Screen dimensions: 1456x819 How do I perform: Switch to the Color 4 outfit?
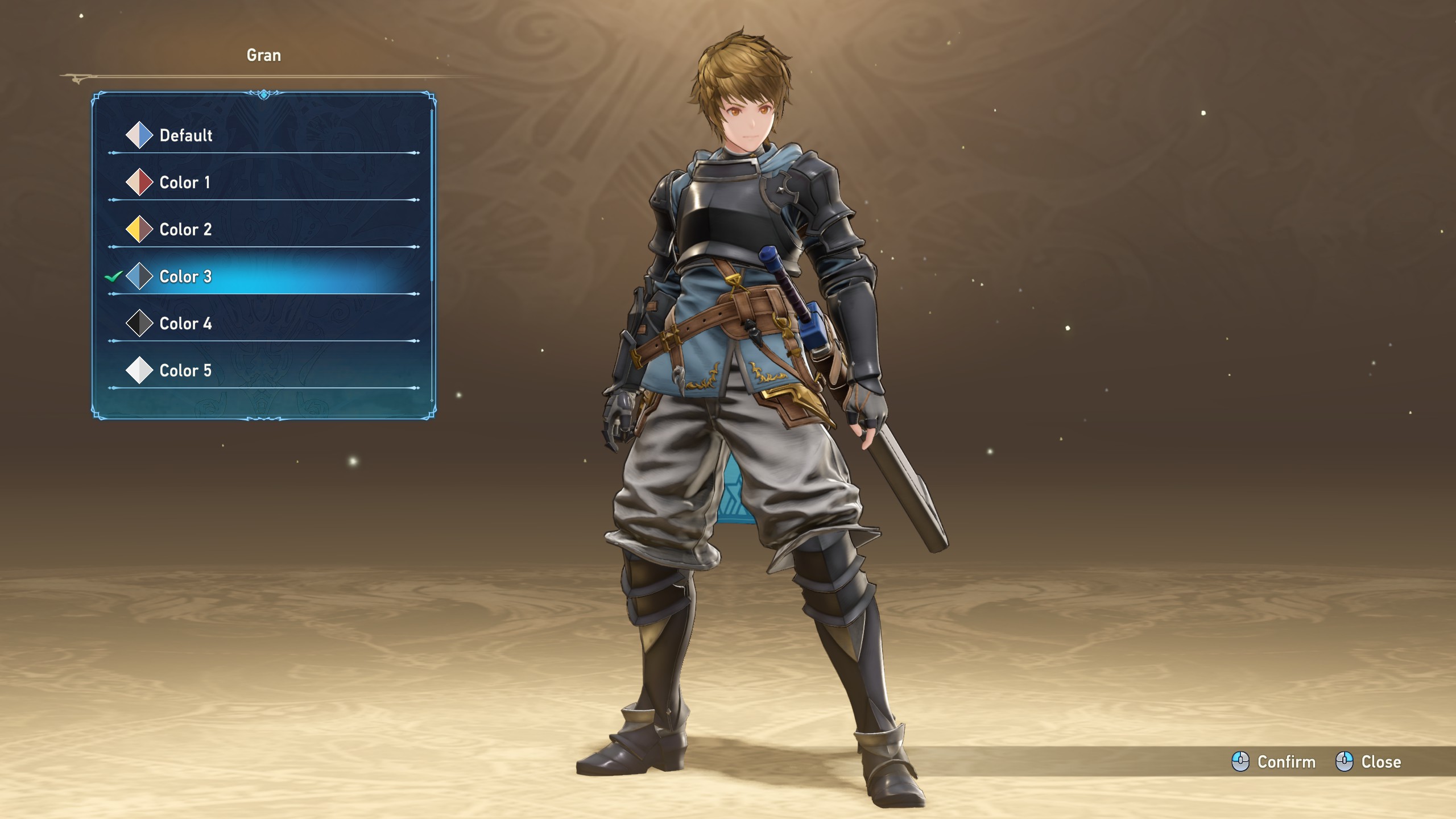click(x=185, y=324)
